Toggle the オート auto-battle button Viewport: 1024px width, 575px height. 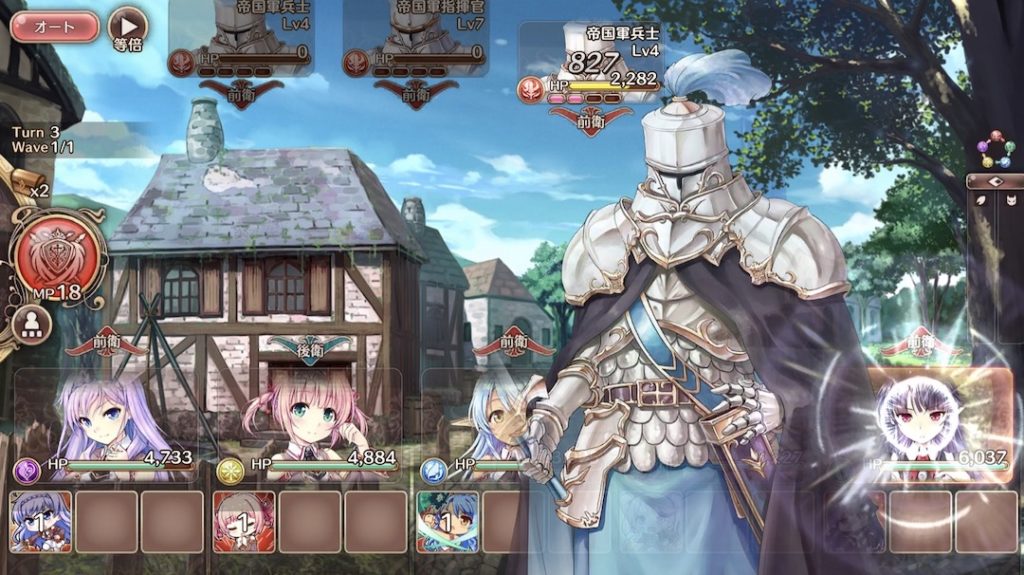click(x=55, y=27)
